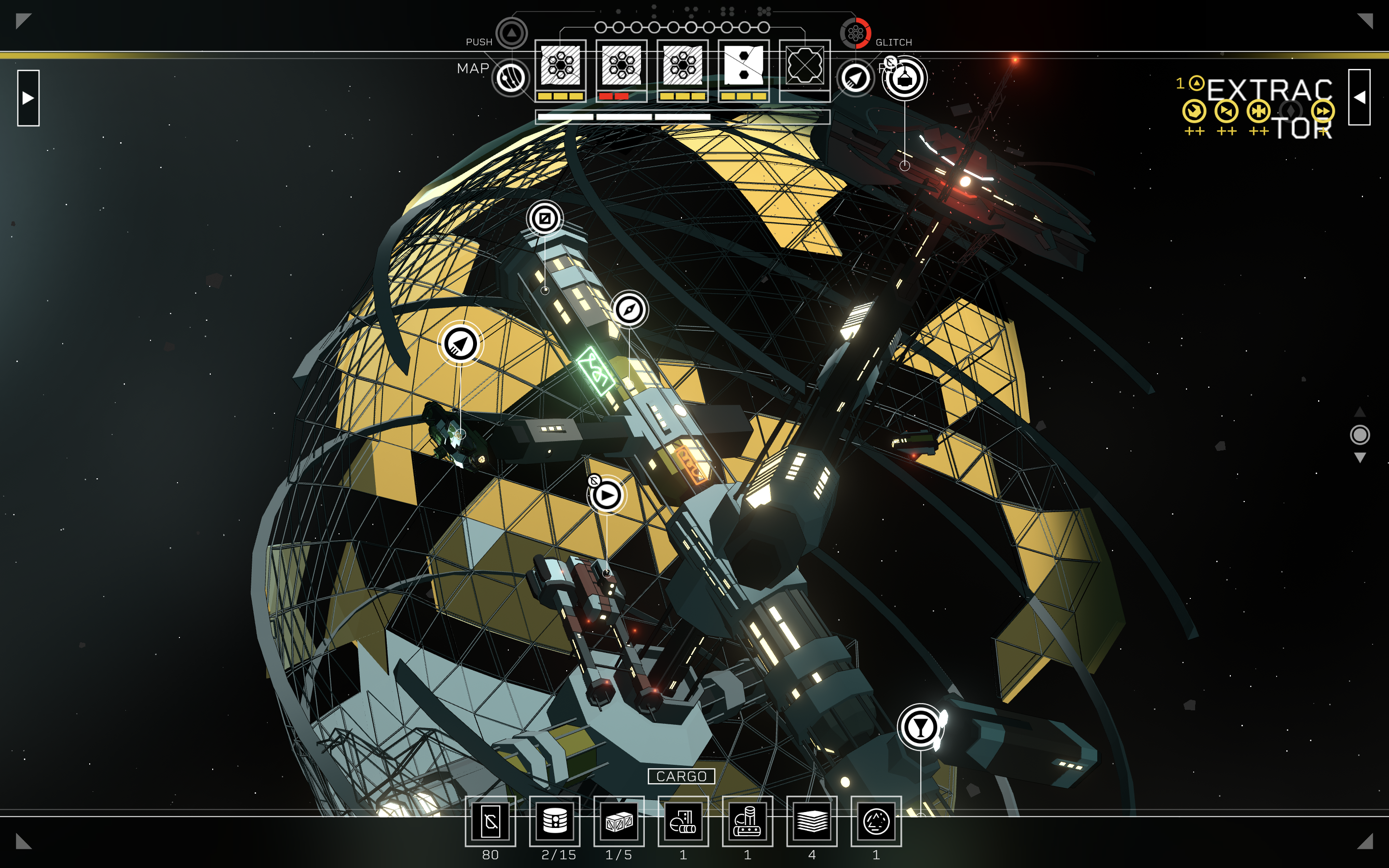Collapse the EXTRACTOR panel with its left-pointing arrow
1389x868 pixels.
(x=1360, y=97)
